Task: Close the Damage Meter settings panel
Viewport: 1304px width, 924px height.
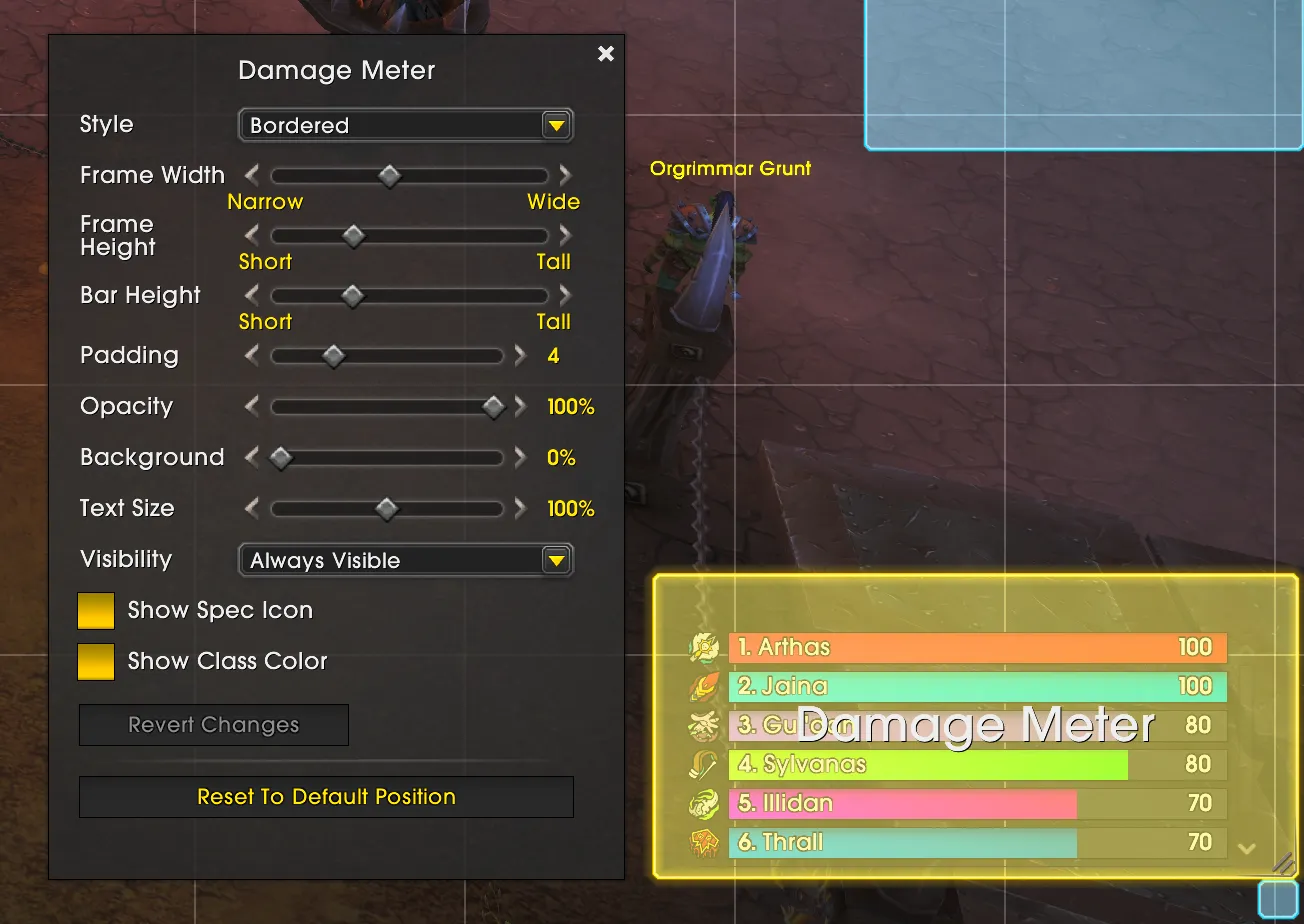Action: [606, 54]
